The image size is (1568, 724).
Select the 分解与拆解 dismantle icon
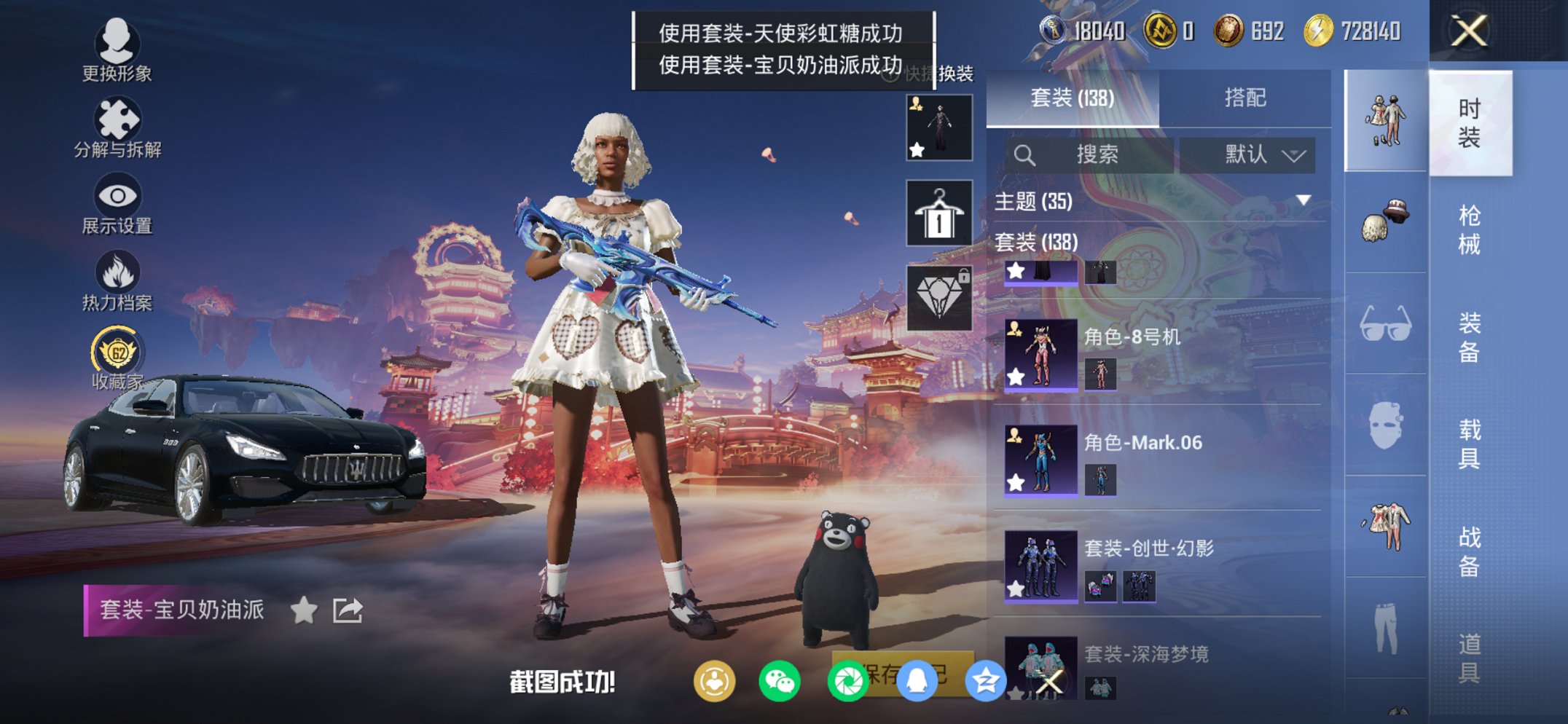(x=119, y=117)
